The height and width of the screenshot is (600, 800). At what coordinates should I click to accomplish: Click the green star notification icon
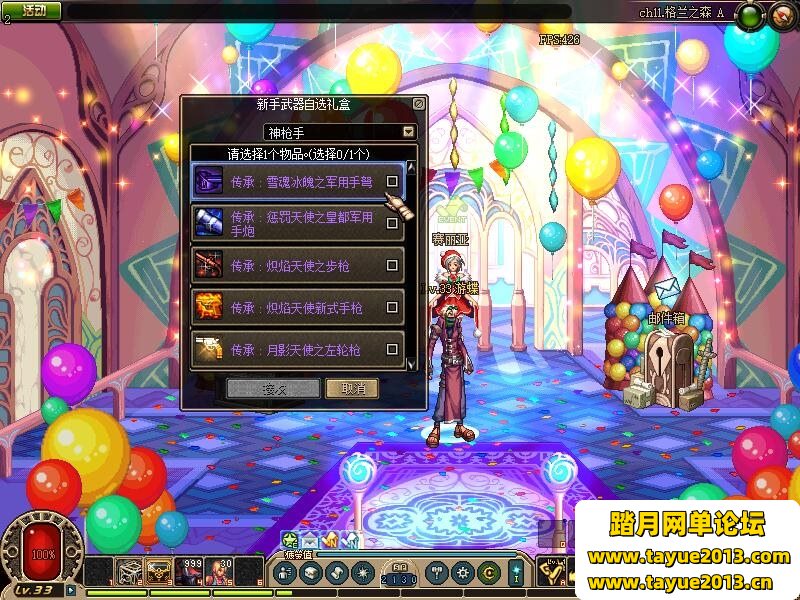pos(290,540)
